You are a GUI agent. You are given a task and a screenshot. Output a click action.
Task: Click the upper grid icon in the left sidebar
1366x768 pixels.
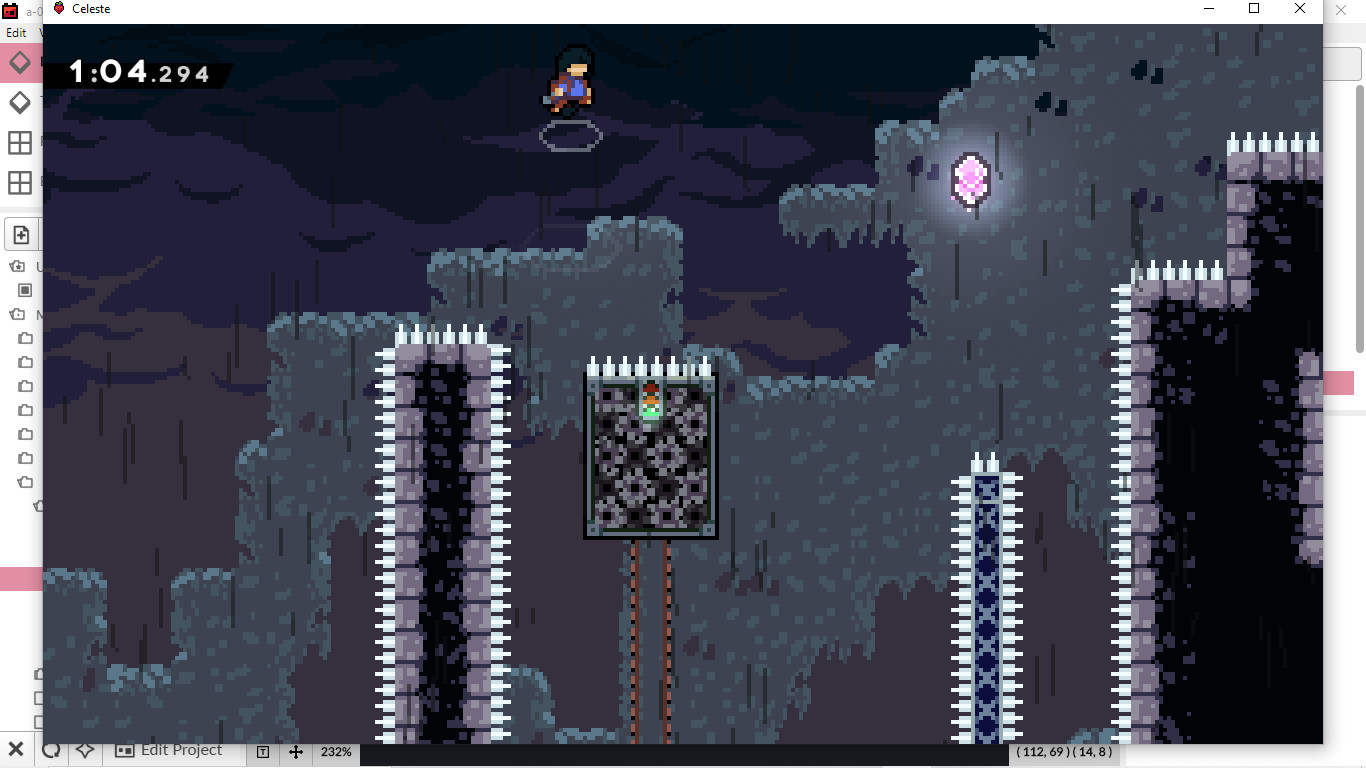coord(18,141)
